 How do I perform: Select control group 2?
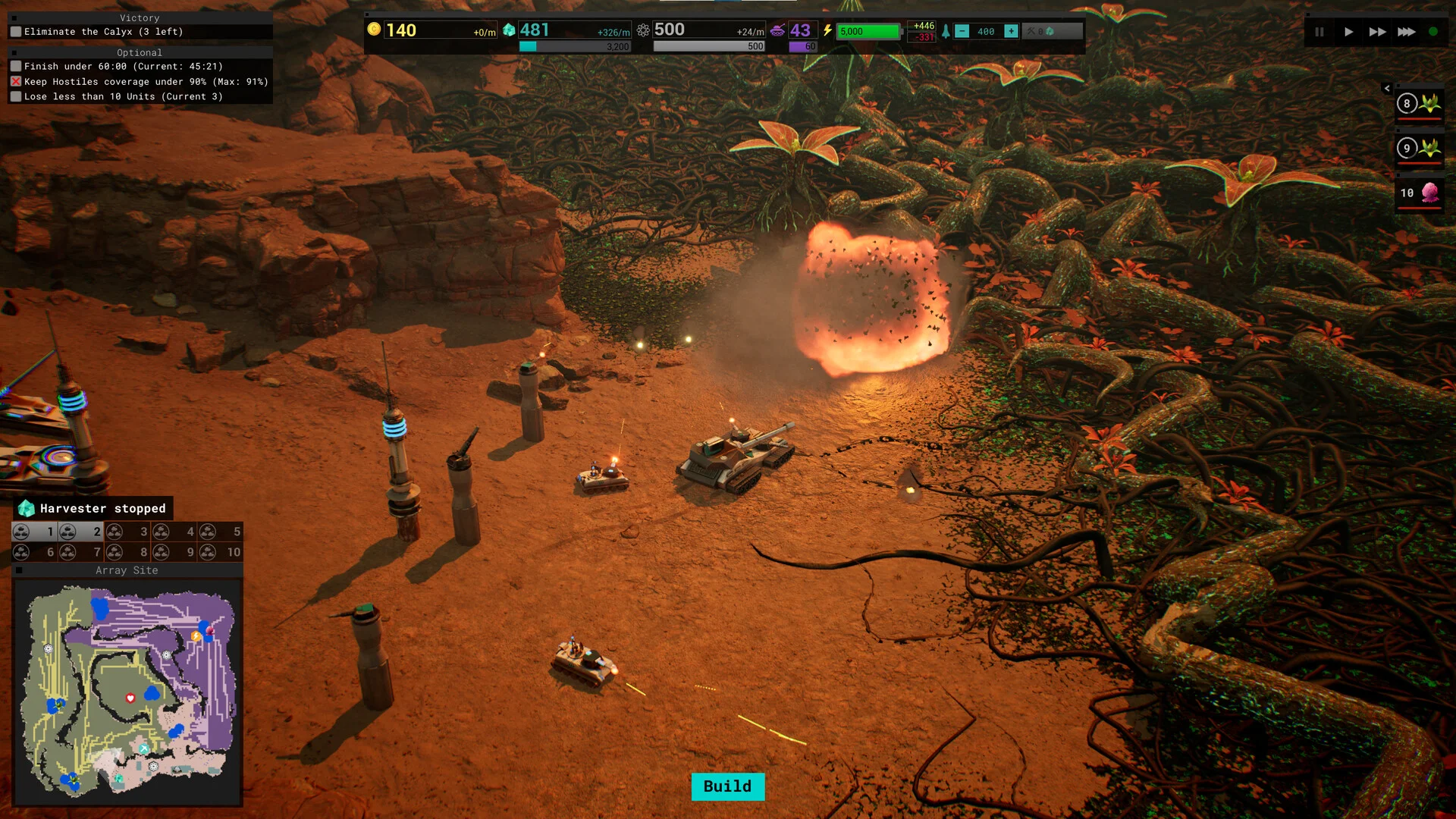(x=82, y=532)
